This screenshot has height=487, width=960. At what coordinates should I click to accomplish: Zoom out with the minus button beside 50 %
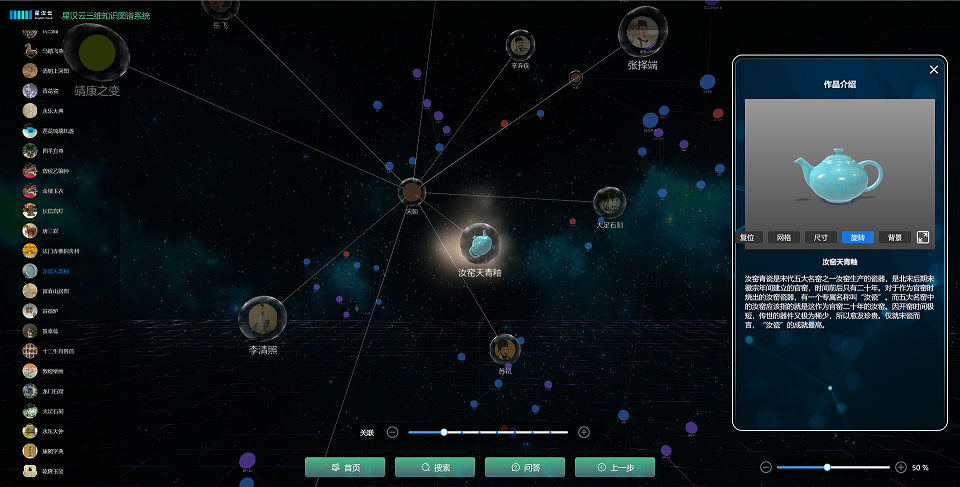[766, 467]
